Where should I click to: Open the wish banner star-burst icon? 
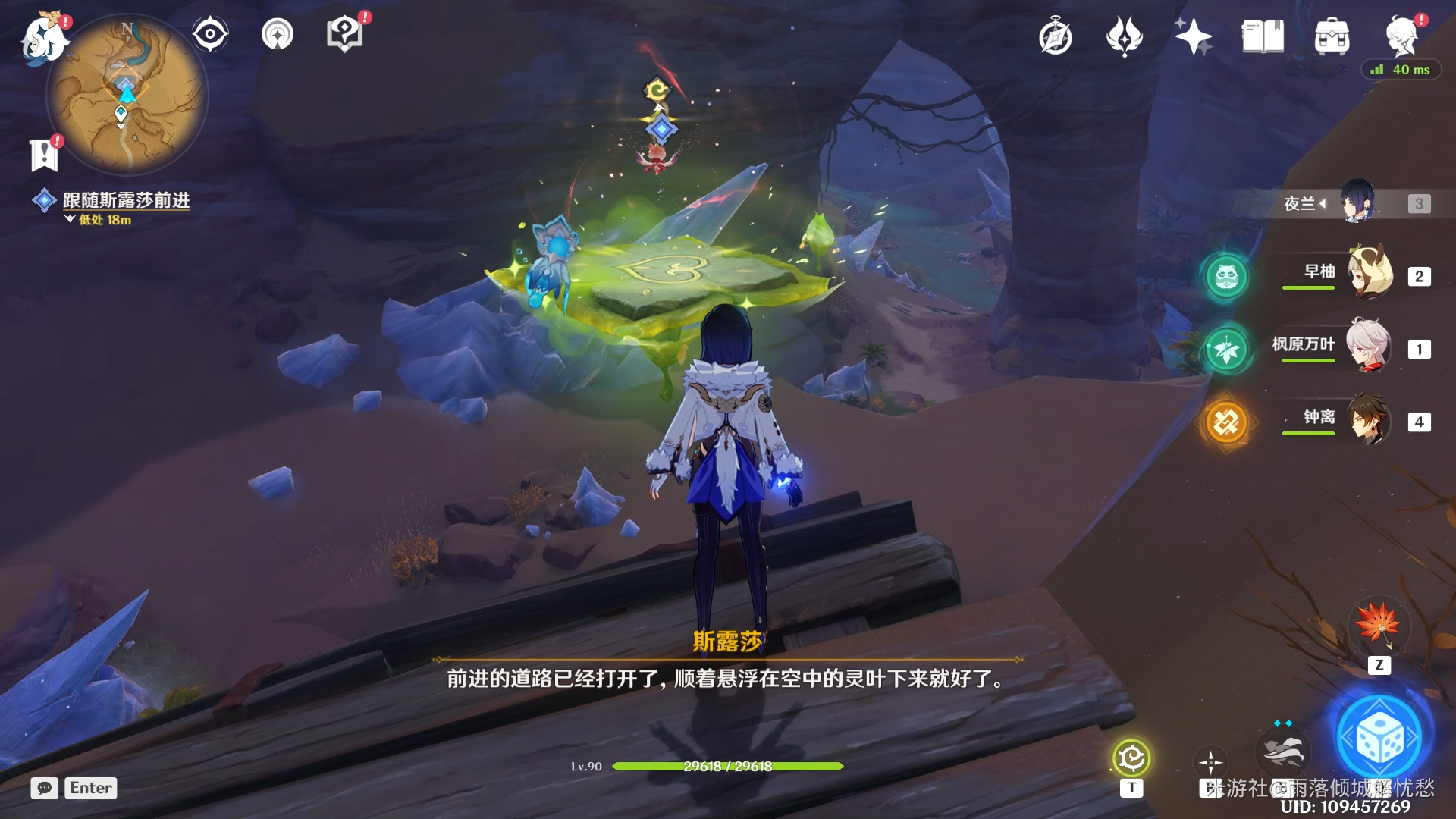1124,36
